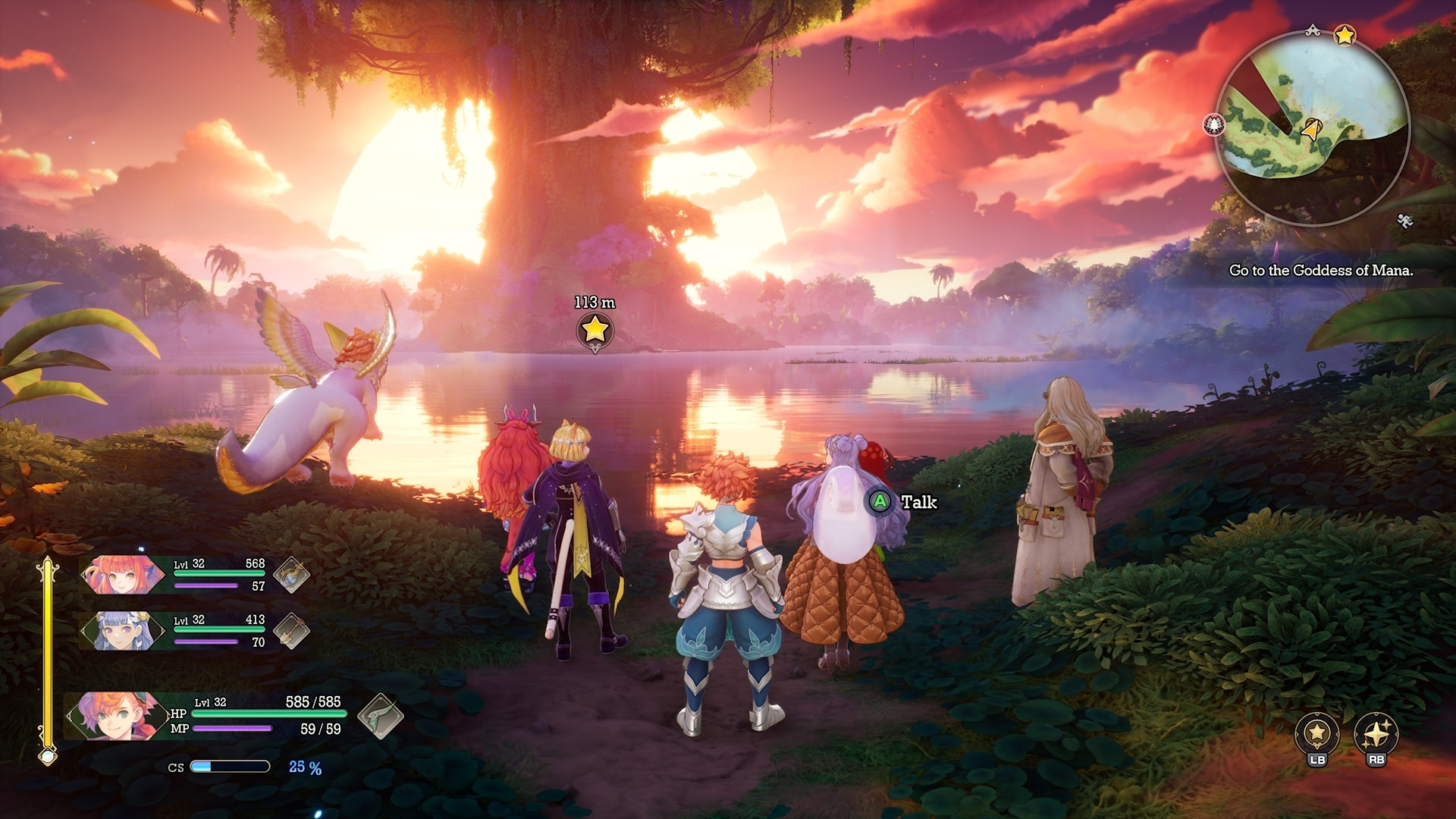The width and height of the screenshot is (1456, 819).
Task: Select the 113 m star objective waypoint
Action: pos(595,330)
